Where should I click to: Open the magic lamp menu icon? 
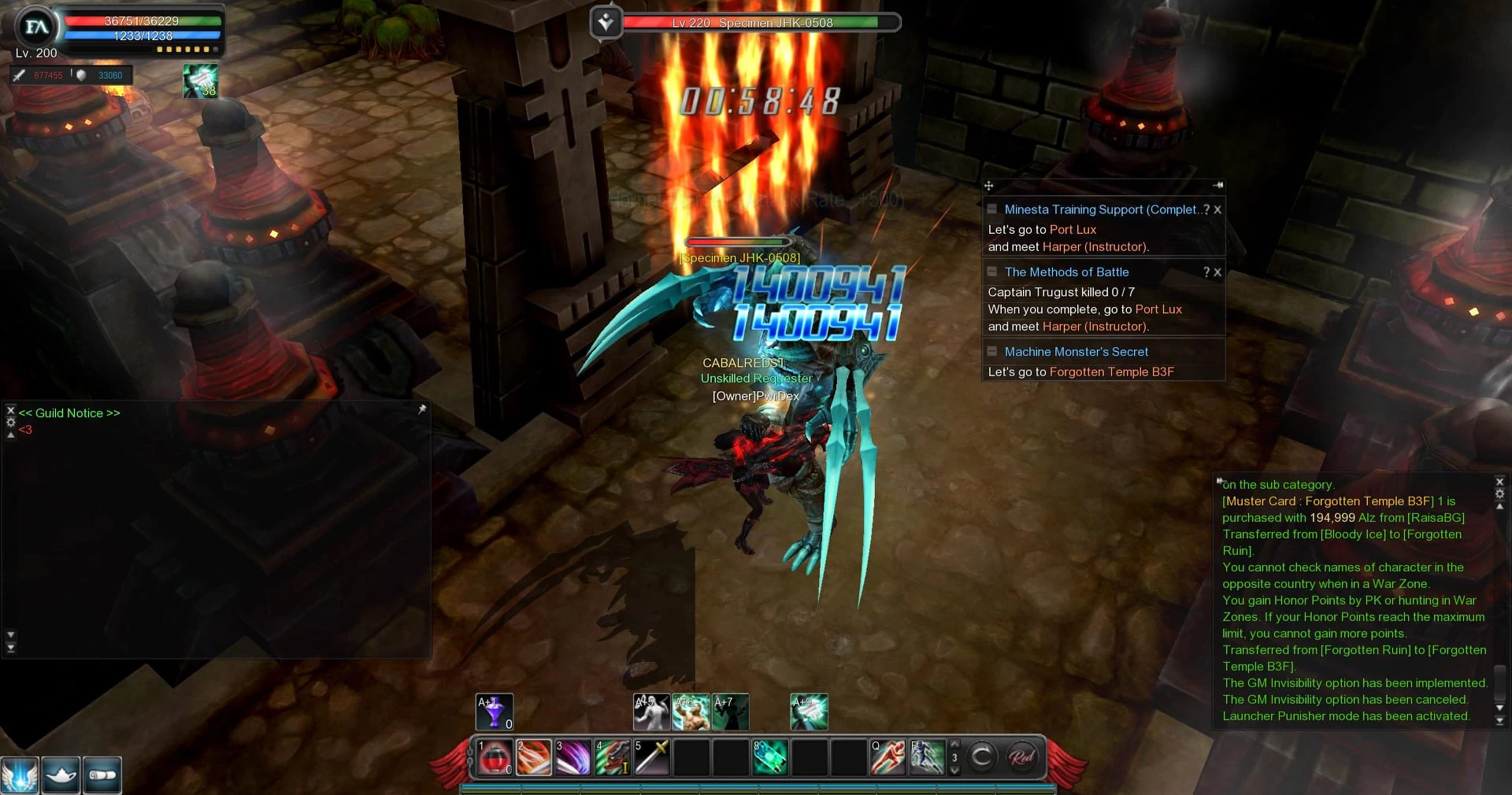coord(61,775)
